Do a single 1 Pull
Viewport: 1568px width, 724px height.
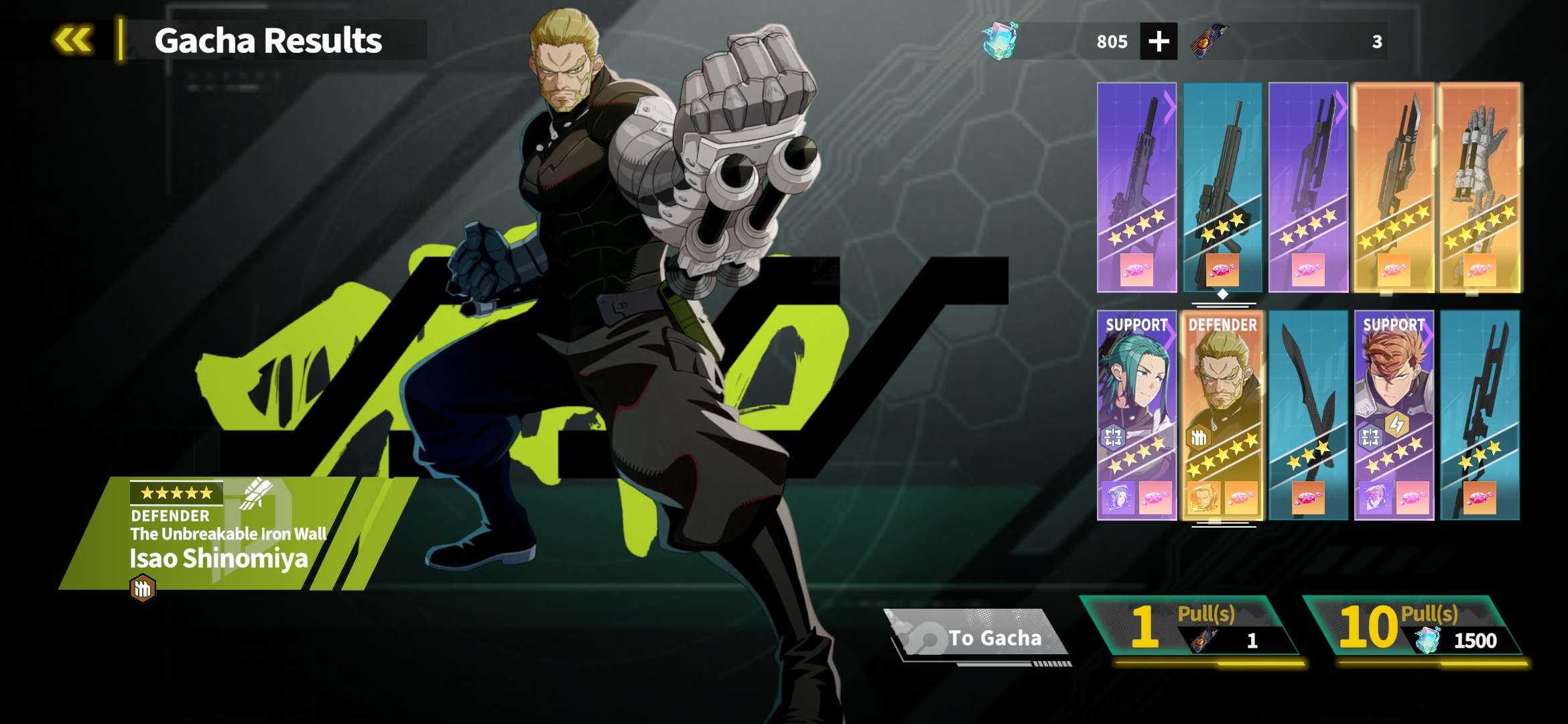click(x=1191, y=627)
